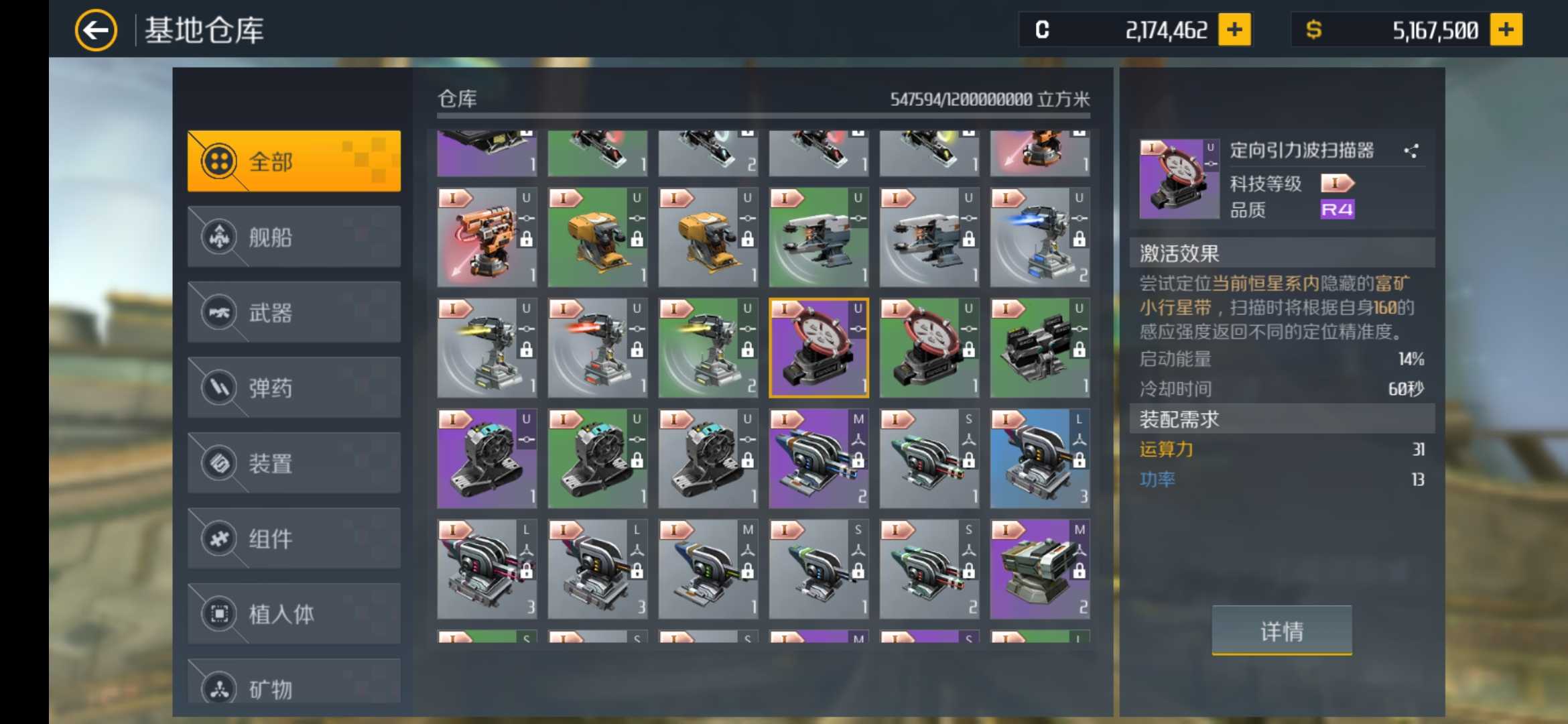Add more C currency with plus button
The height and width of the screenshot is (724, 1568).
coord(1234,30)
